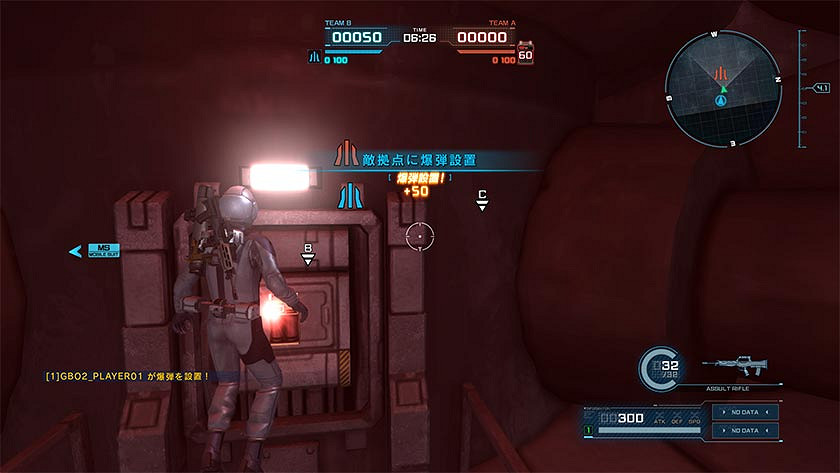Click the red Team A canister icon

point(526,52)
